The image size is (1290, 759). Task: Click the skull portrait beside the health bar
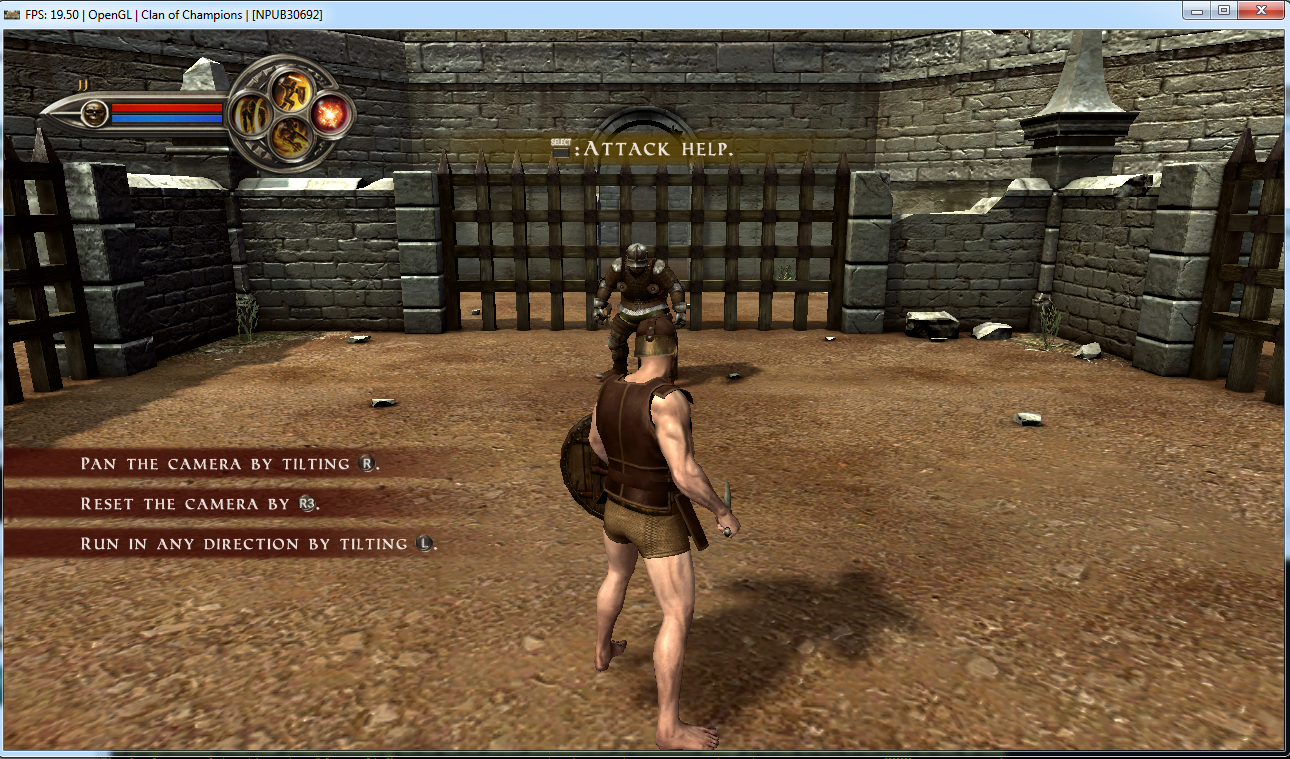coord(95,113)
